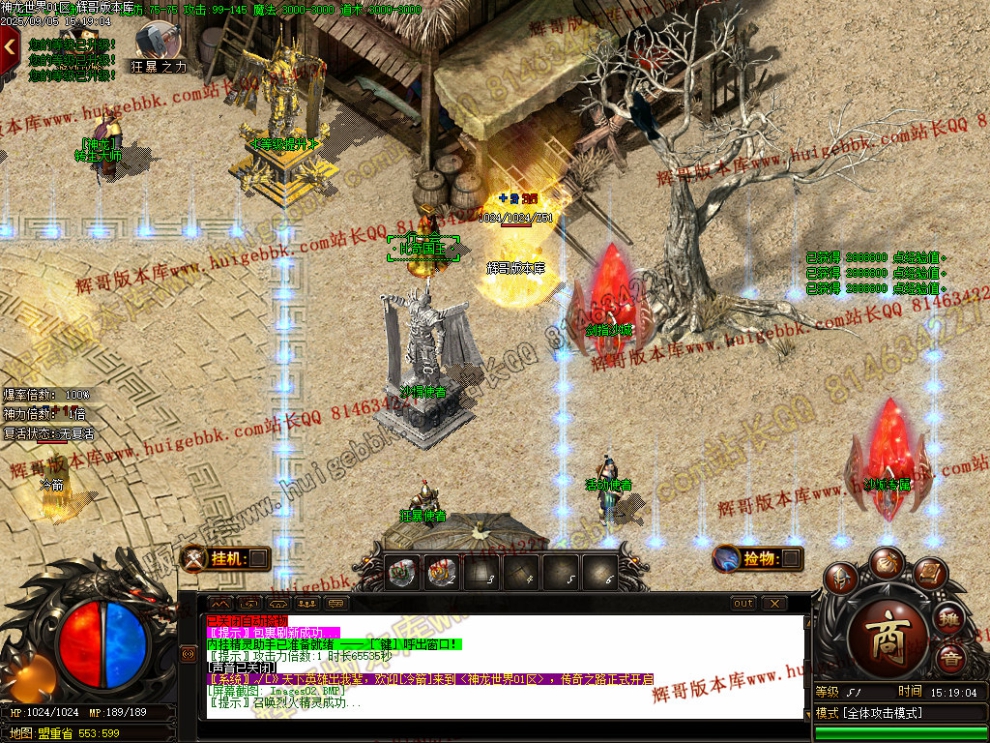Open the skill scroll book icon
The height and width of the screenshot is (743, 990).
click(929, 576)
